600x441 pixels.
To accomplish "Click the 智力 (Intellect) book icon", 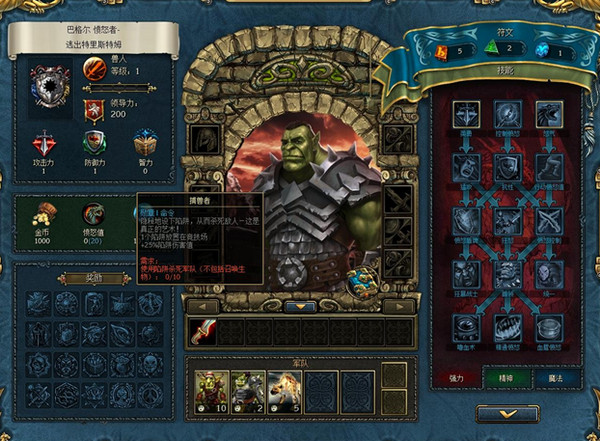I will click(x=145, y=148).
